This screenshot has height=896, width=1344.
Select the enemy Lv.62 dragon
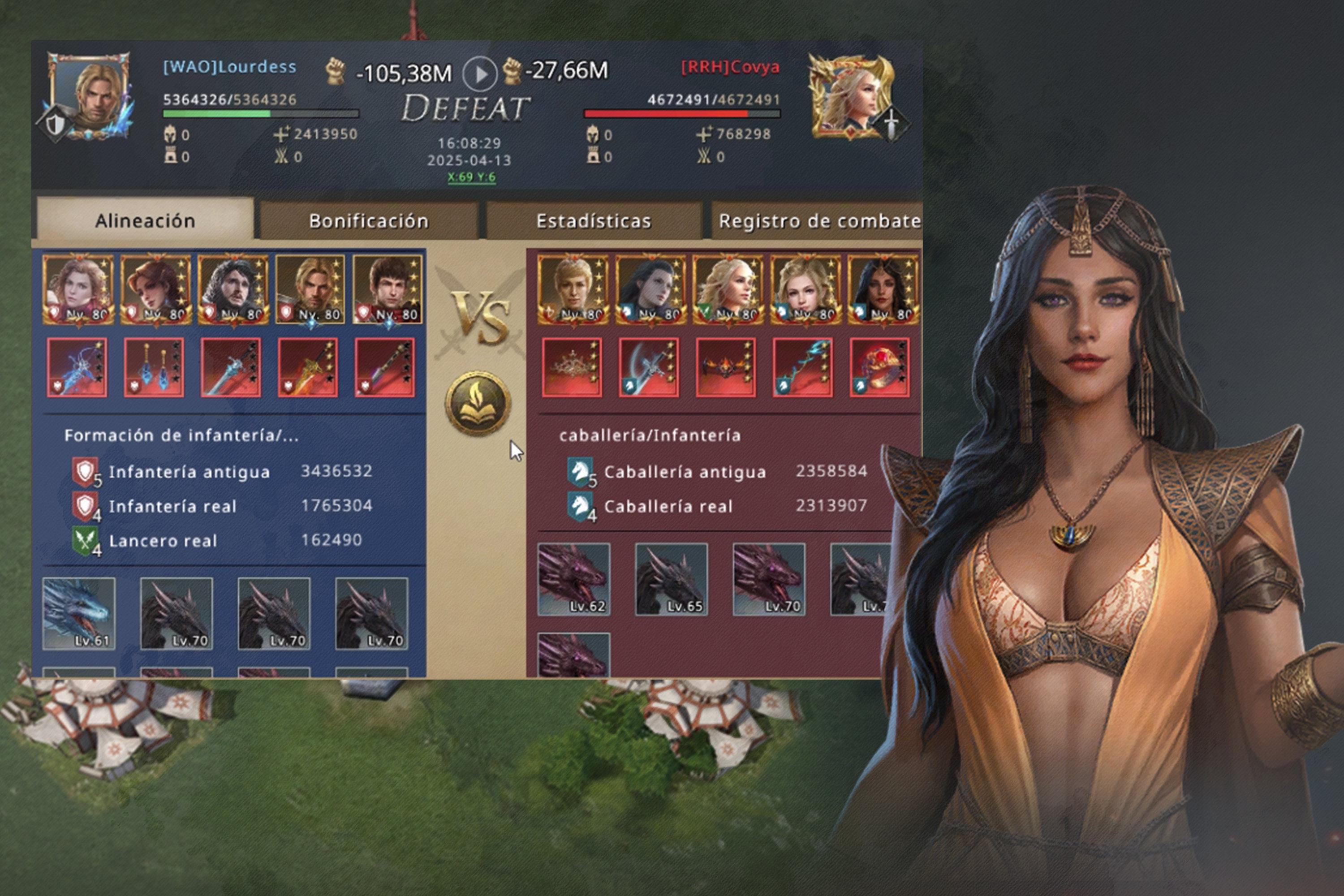pyautogui.click(x=574, y=579)
